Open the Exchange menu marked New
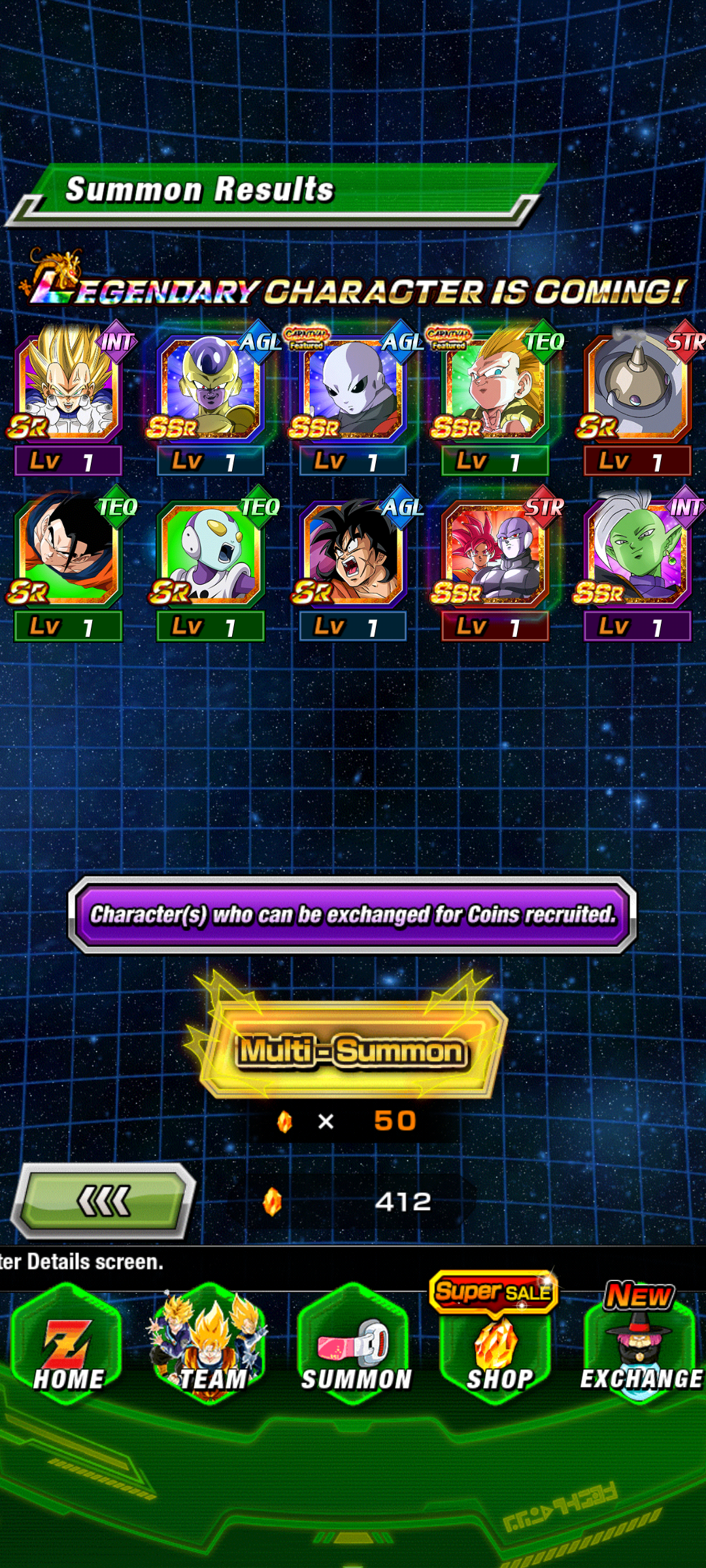The image size is (706, 1568). click(639, 1346)
